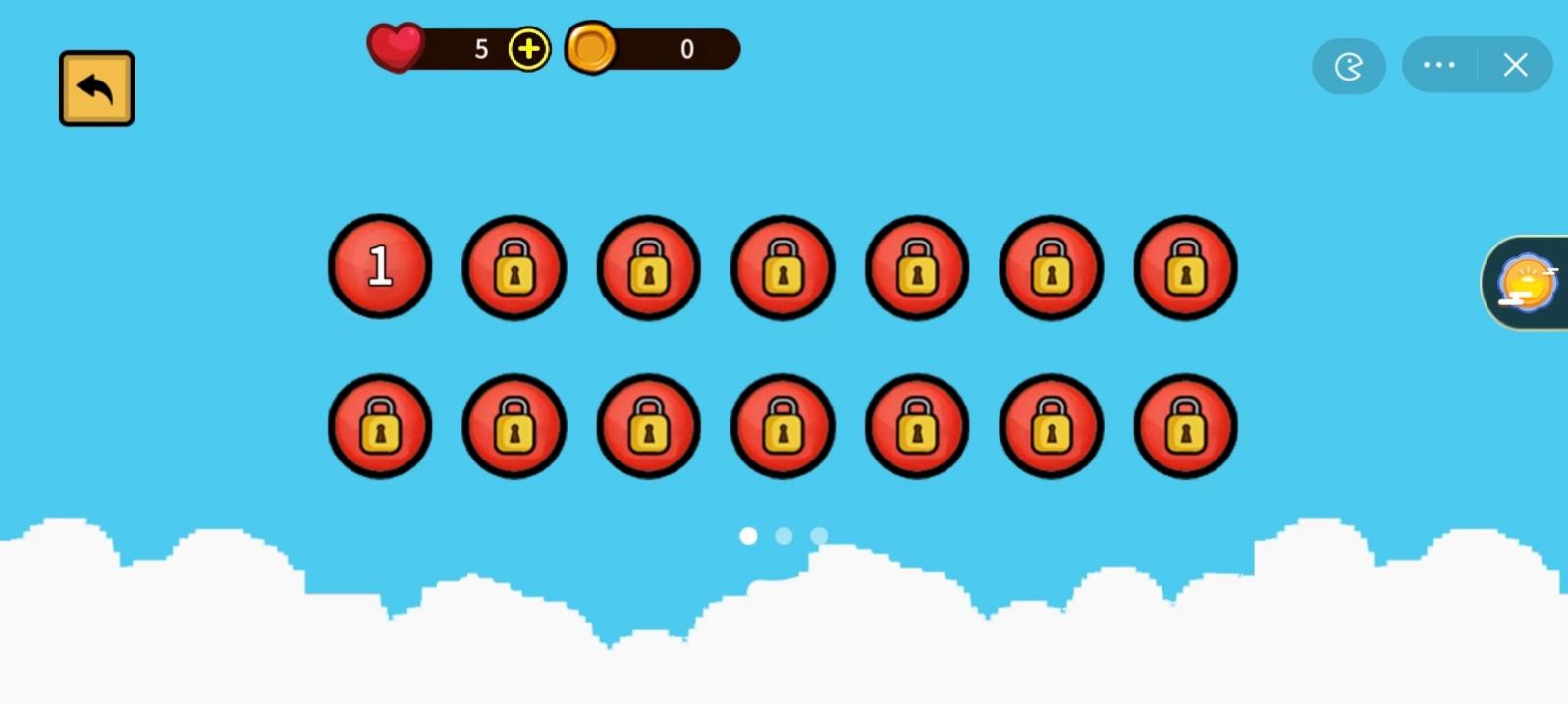
Task: Go back with the yellow arrow button
Action: [x=96, y=88]
